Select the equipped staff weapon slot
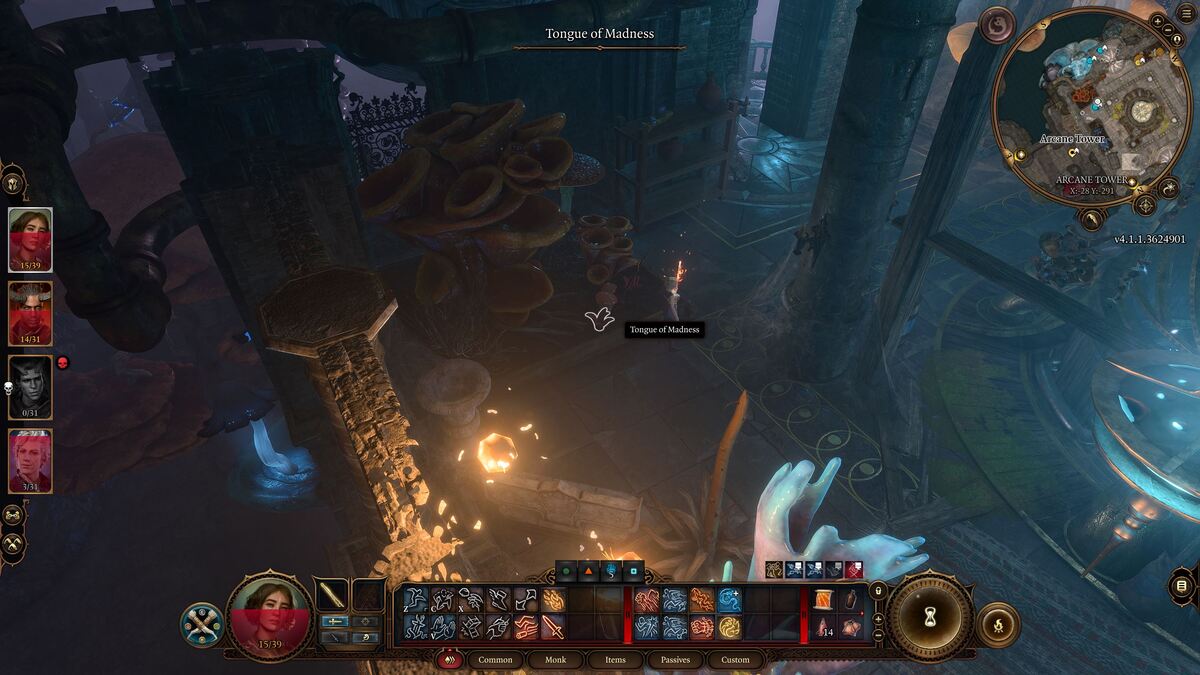 [x=331, y=596]
